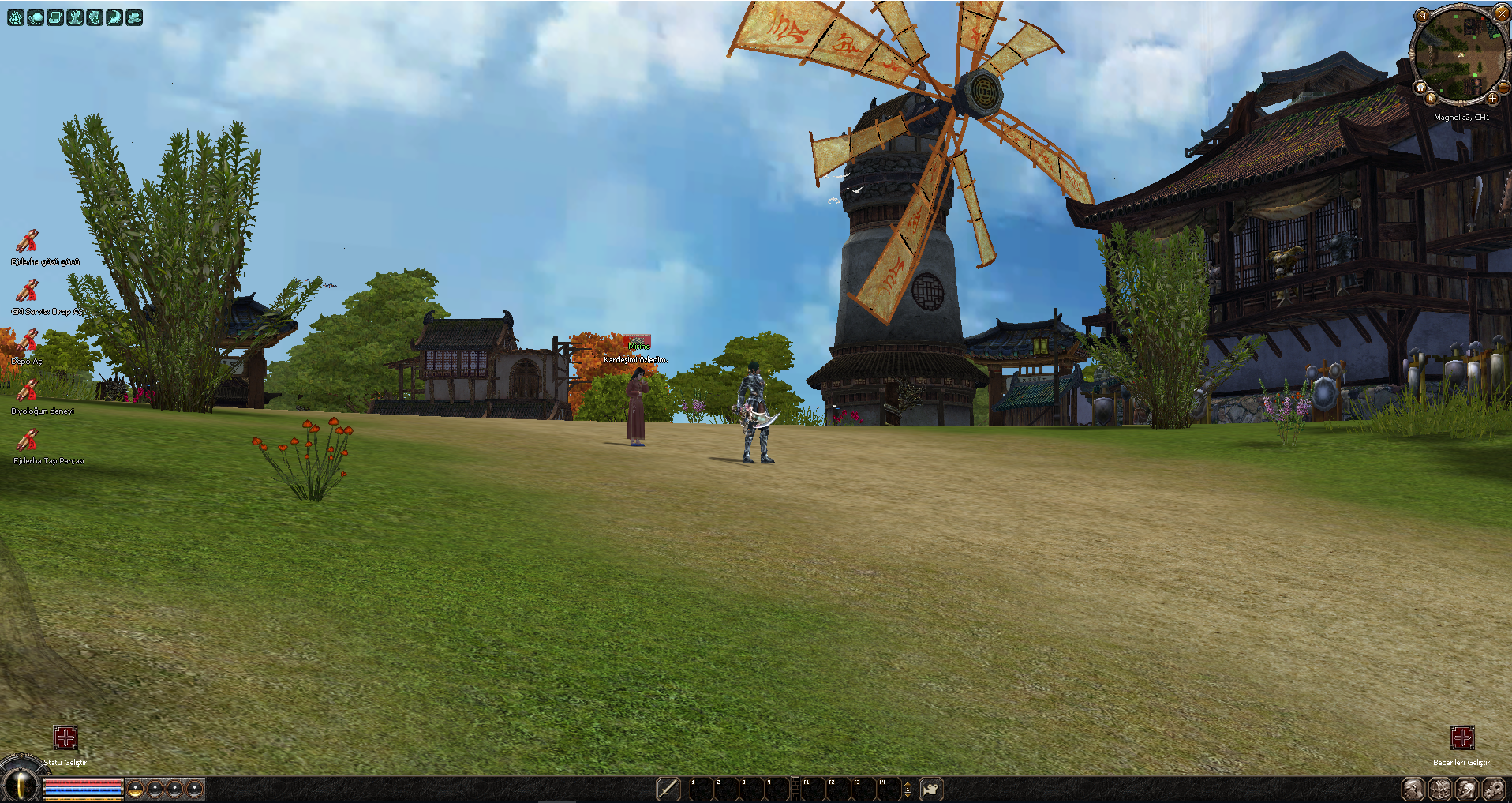Click the Becerileri Geliştir red plus button
Screen dimensions: 1512x803
pyautogui.click(x=1461, y=737)
